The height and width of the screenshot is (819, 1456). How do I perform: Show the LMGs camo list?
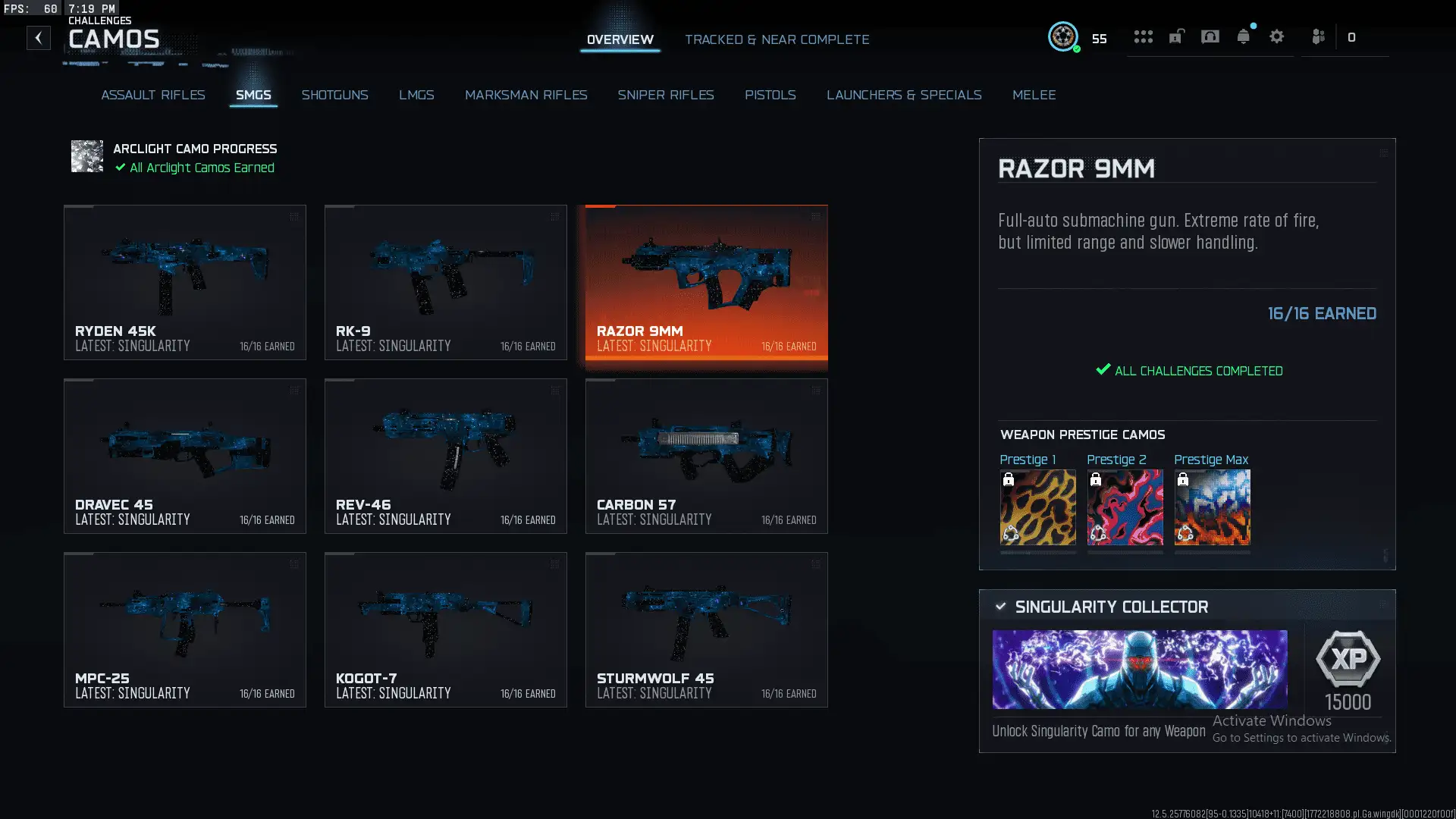[416, 95]
